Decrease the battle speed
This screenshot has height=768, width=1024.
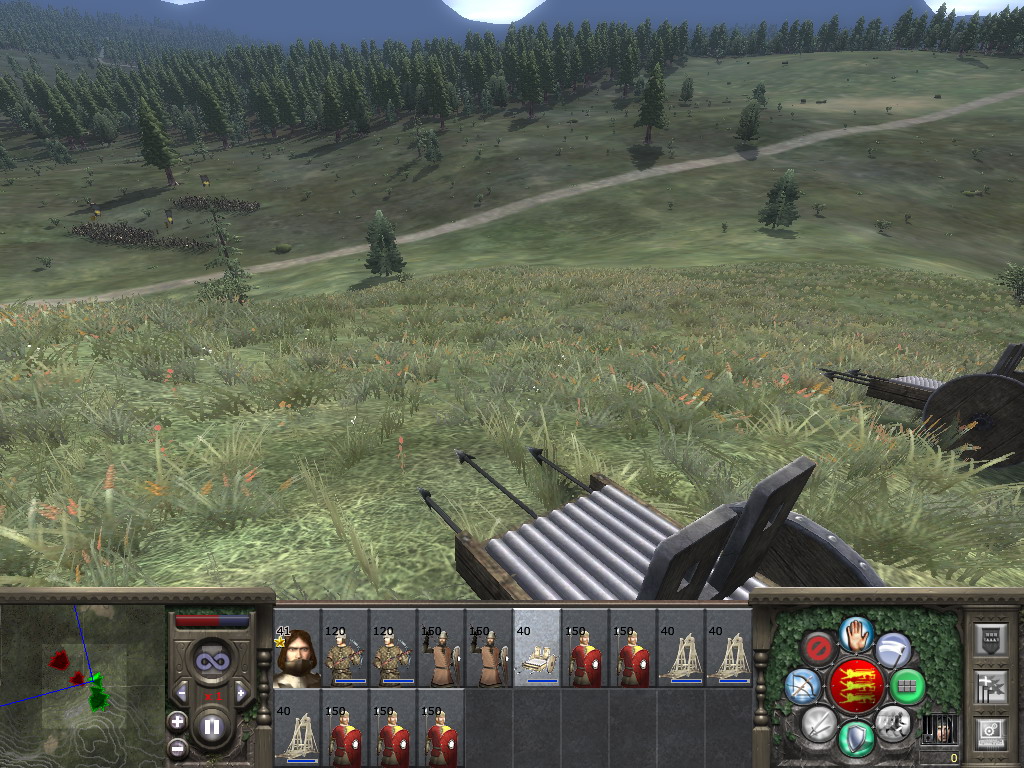[x=182, y=692]
